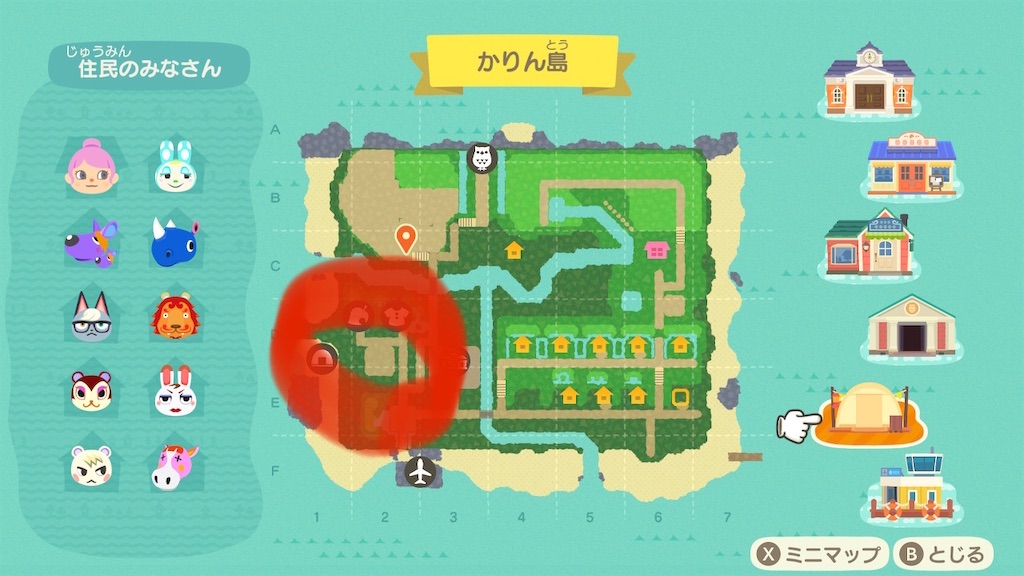Select the pink-haired player resident icon
Screen dimensions: 1024x576
click(x=92, y=167)
